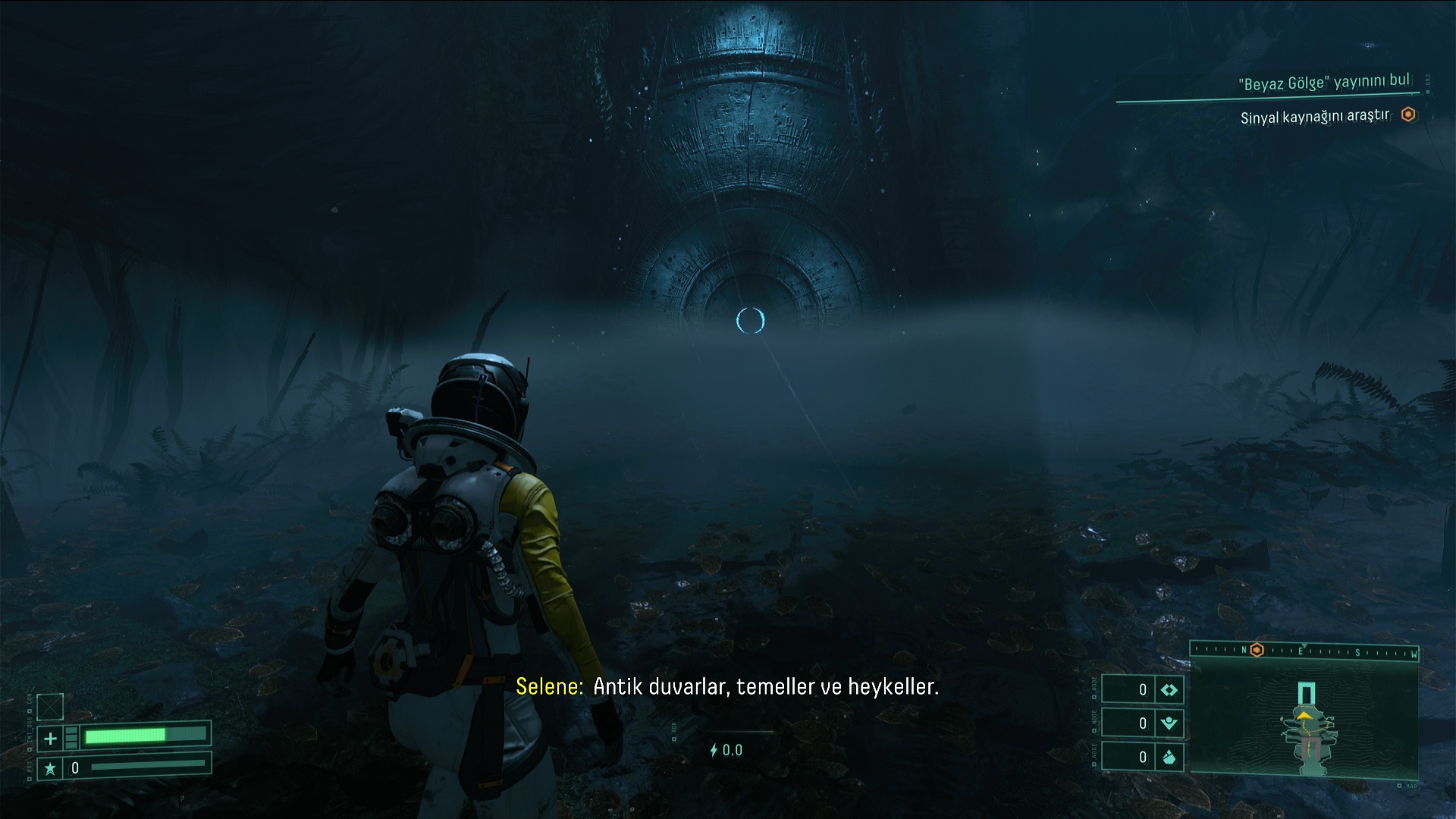Click the orange objective marker on the compass
1456x819 pixels.
point(1257,650)
